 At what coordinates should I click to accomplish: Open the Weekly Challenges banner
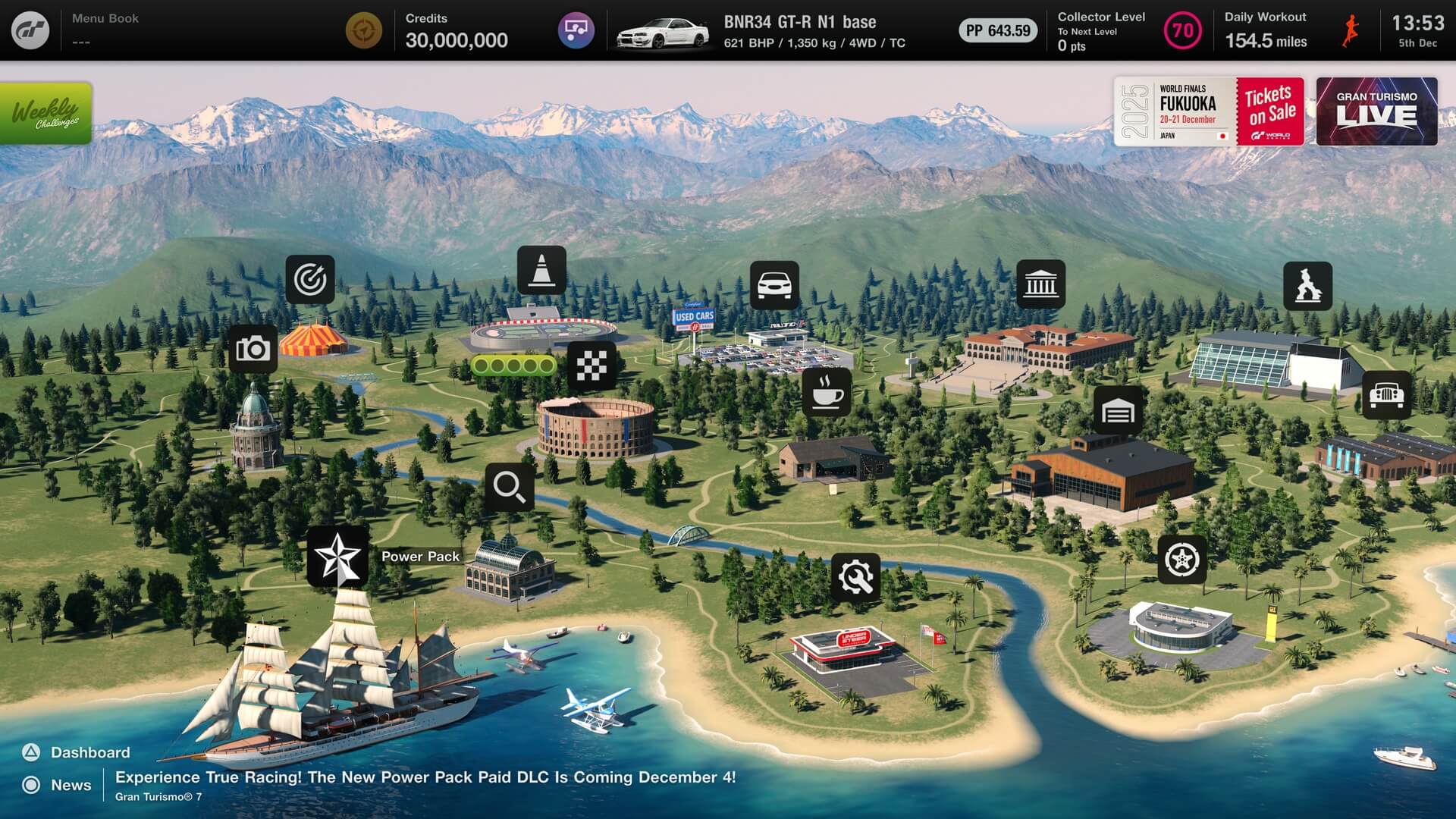46,113
